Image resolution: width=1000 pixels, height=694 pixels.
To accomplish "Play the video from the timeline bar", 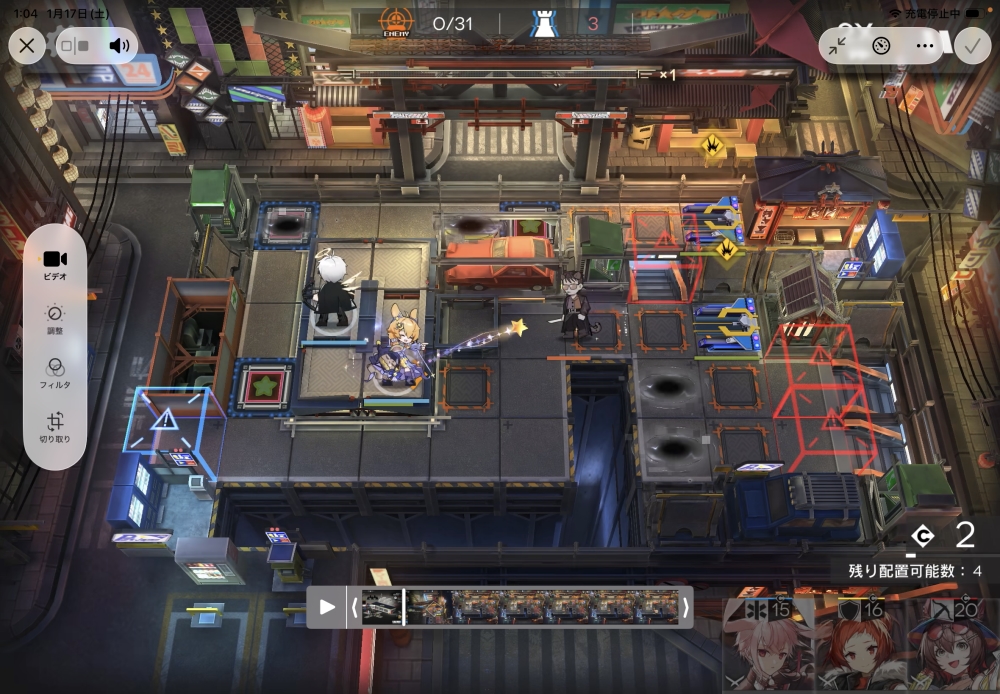I will click(327, 607).
